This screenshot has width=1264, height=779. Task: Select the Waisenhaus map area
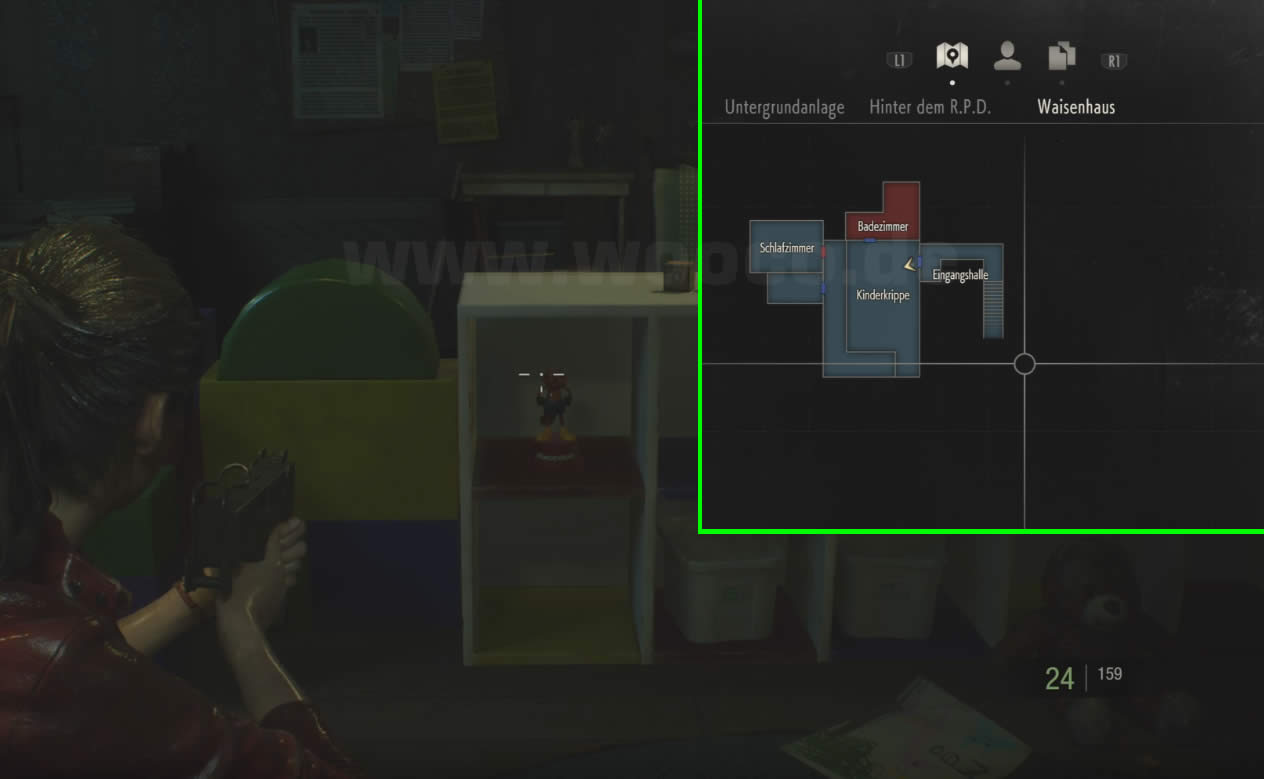pos(1076,107)
